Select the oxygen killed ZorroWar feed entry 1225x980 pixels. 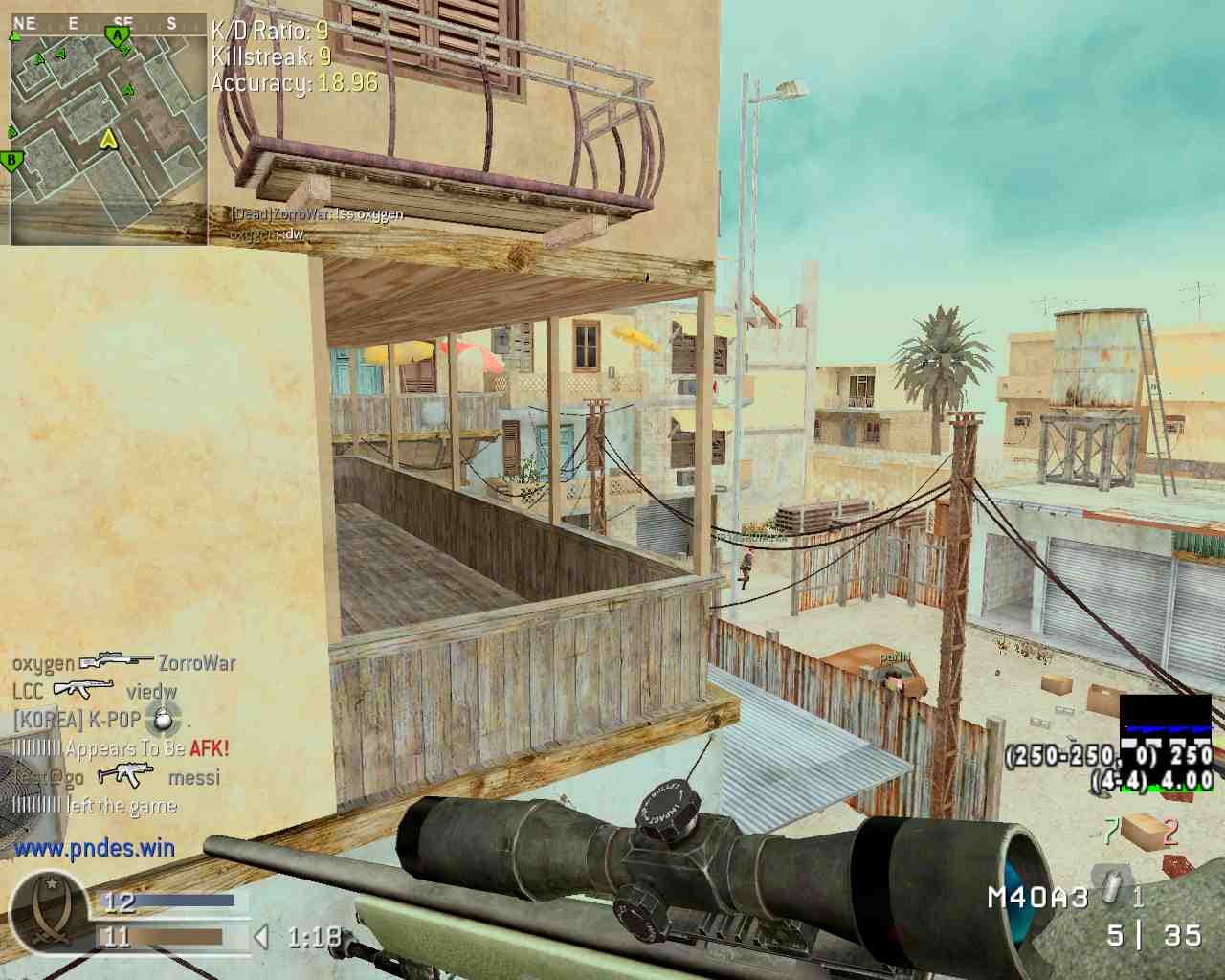click(123, 662)
